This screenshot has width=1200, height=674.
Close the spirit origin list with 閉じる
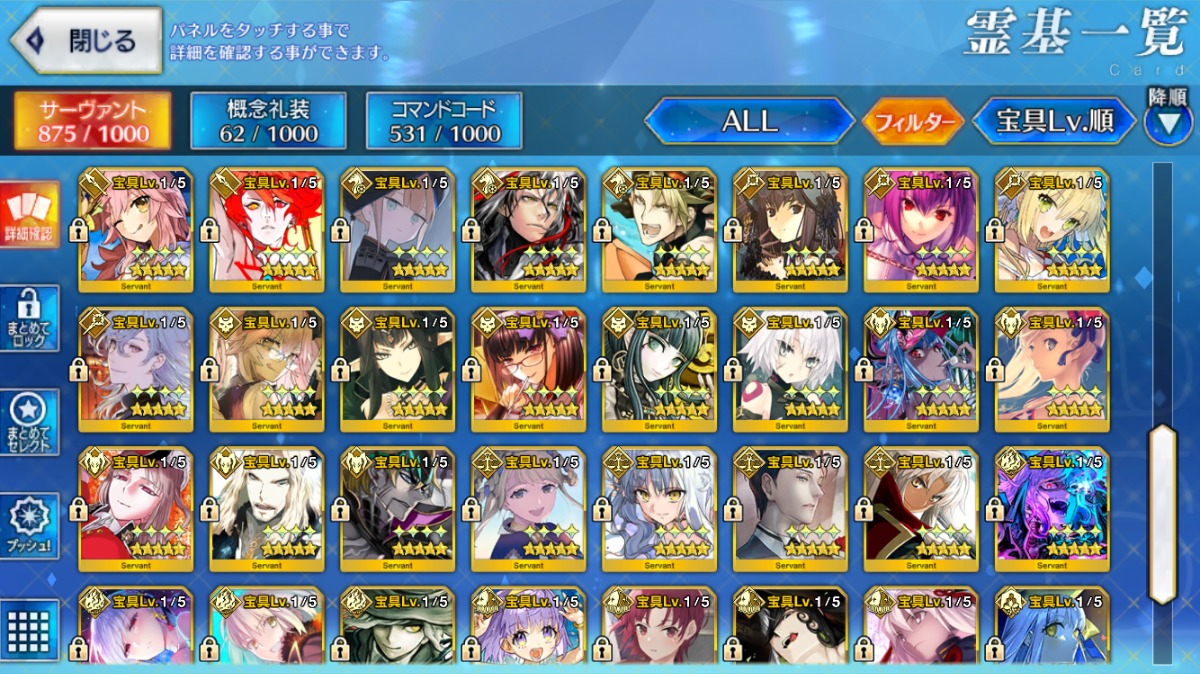pyautogui.click(x=86, y=41)
